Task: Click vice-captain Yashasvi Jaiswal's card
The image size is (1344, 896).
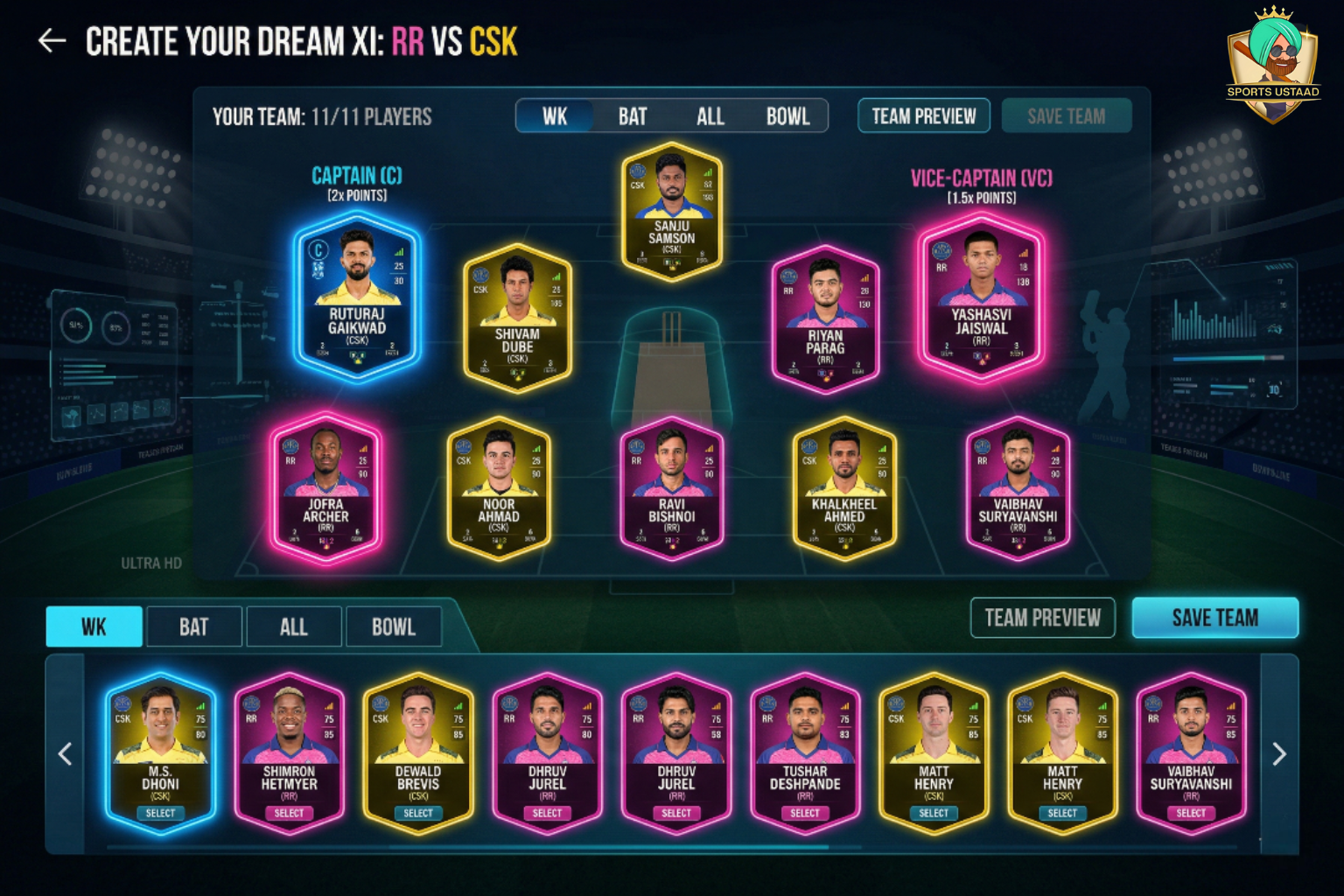Action: (x=981, y=299)
